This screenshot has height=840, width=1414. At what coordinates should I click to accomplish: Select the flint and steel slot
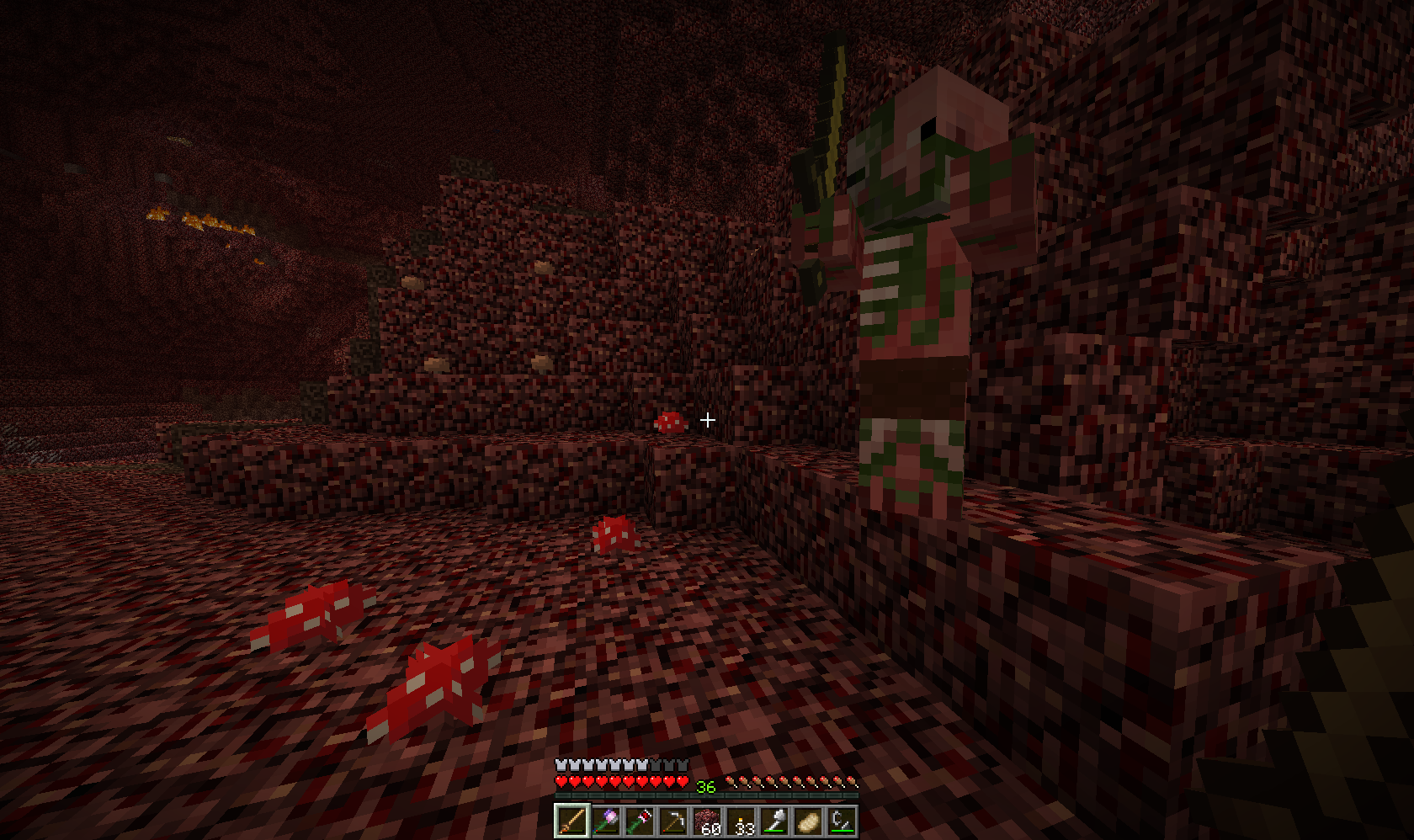(843, 821)
